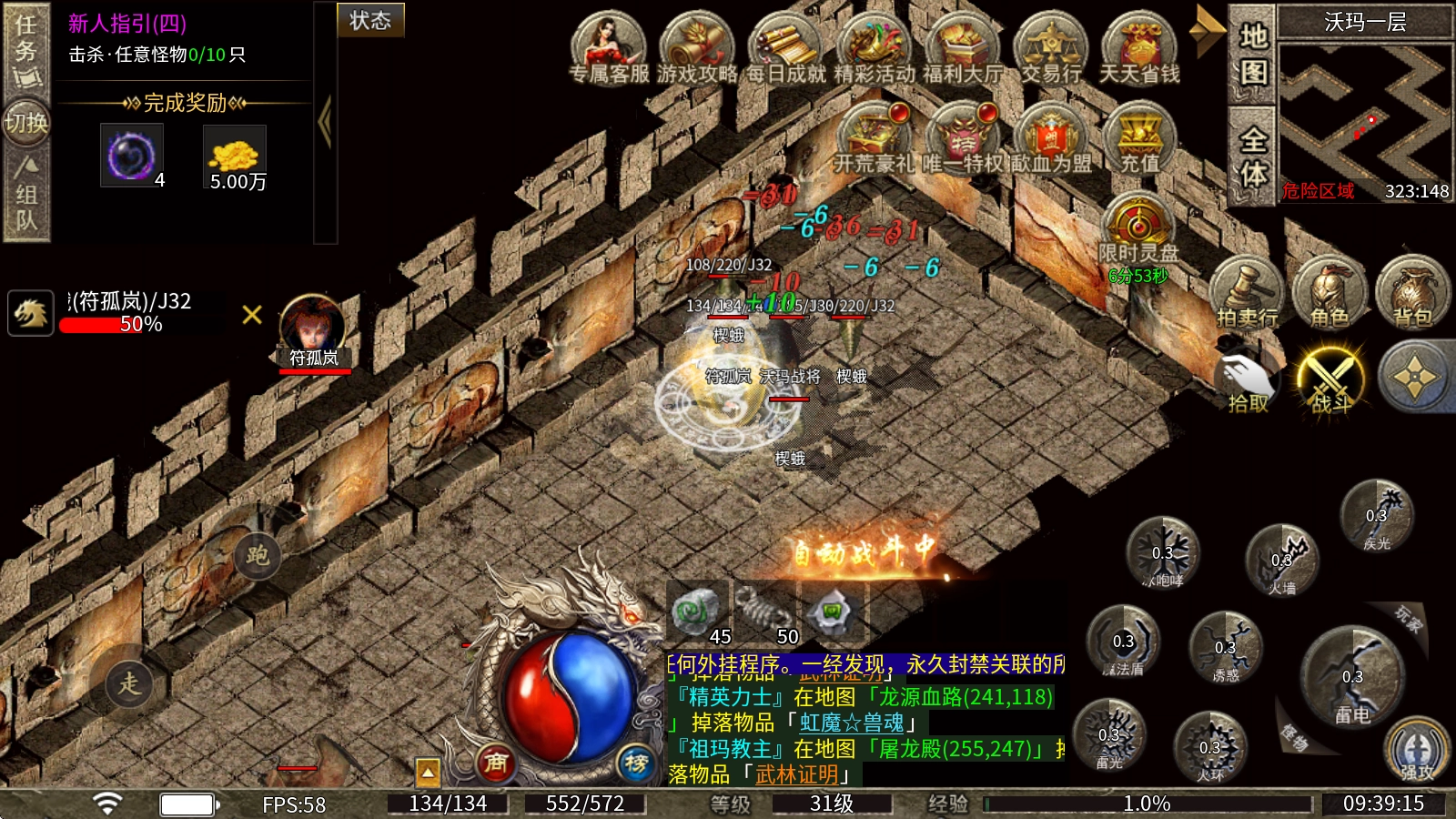Open the 地图 map tab

1253,55
